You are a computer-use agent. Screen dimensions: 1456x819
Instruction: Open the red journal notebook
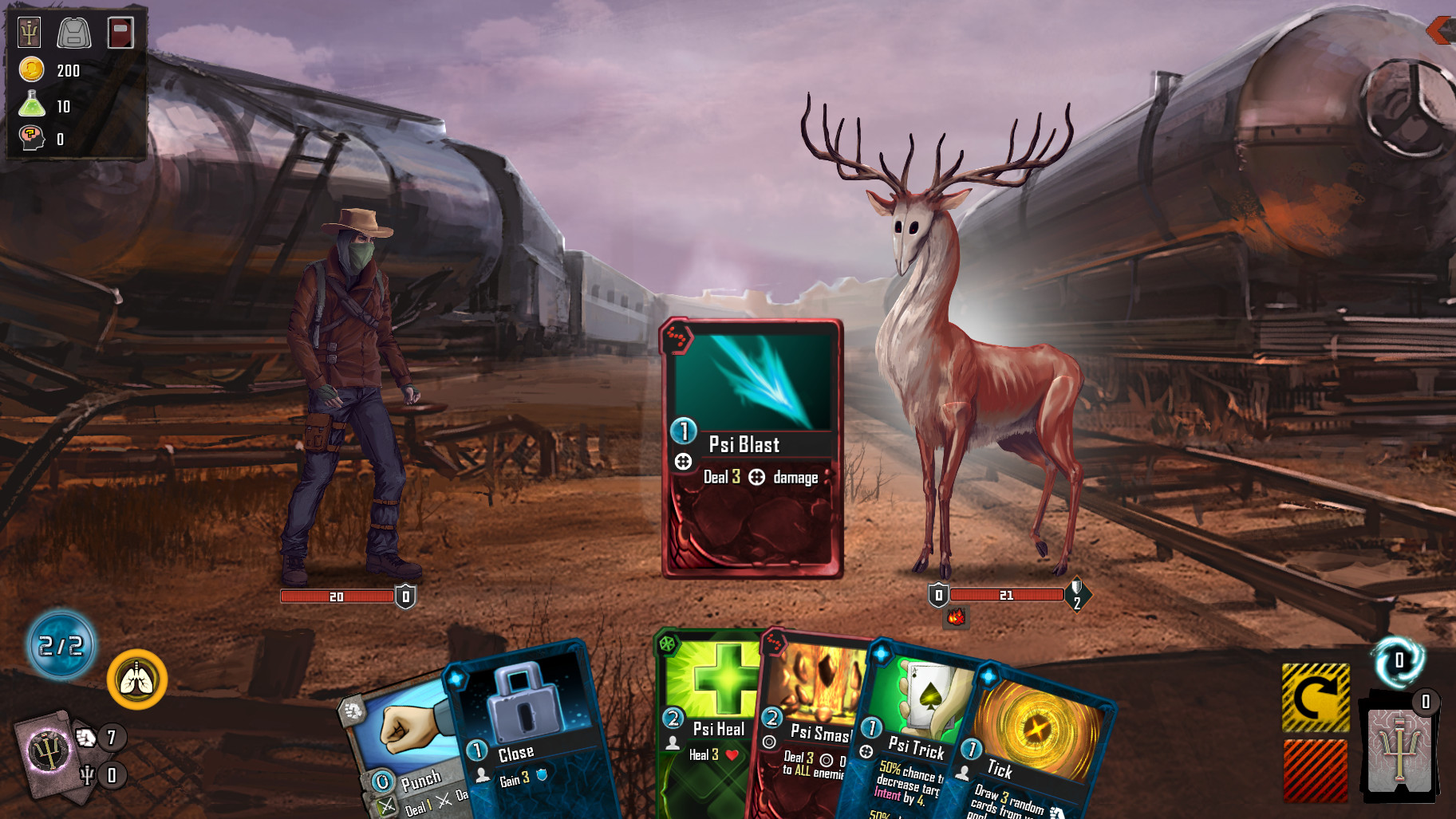point(120,33)
